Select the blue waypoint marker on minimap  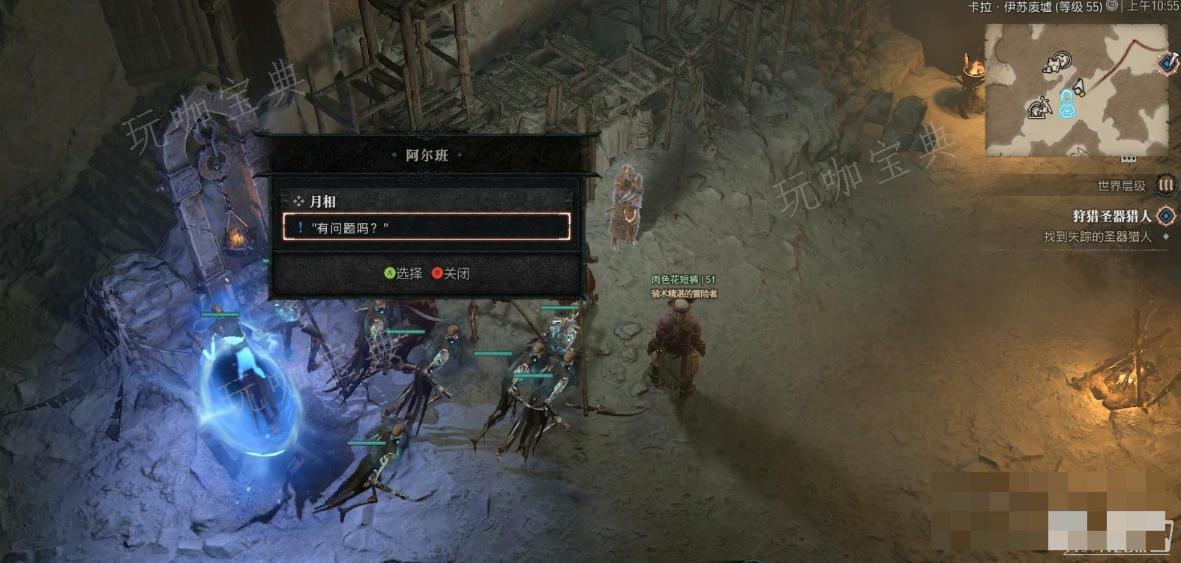tap(1068, 100)
